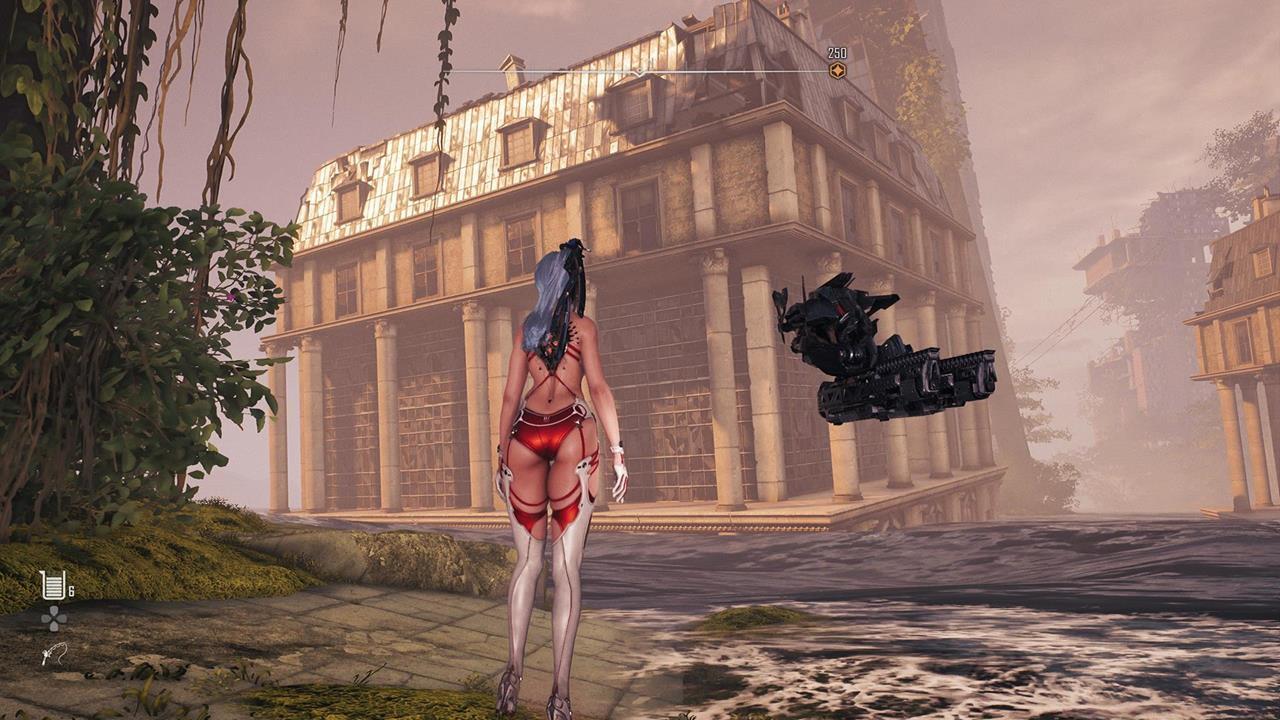This screenshot has height=720, width=1280.
Task: Select the health potion consumable icon
Action: pos(53,583)
